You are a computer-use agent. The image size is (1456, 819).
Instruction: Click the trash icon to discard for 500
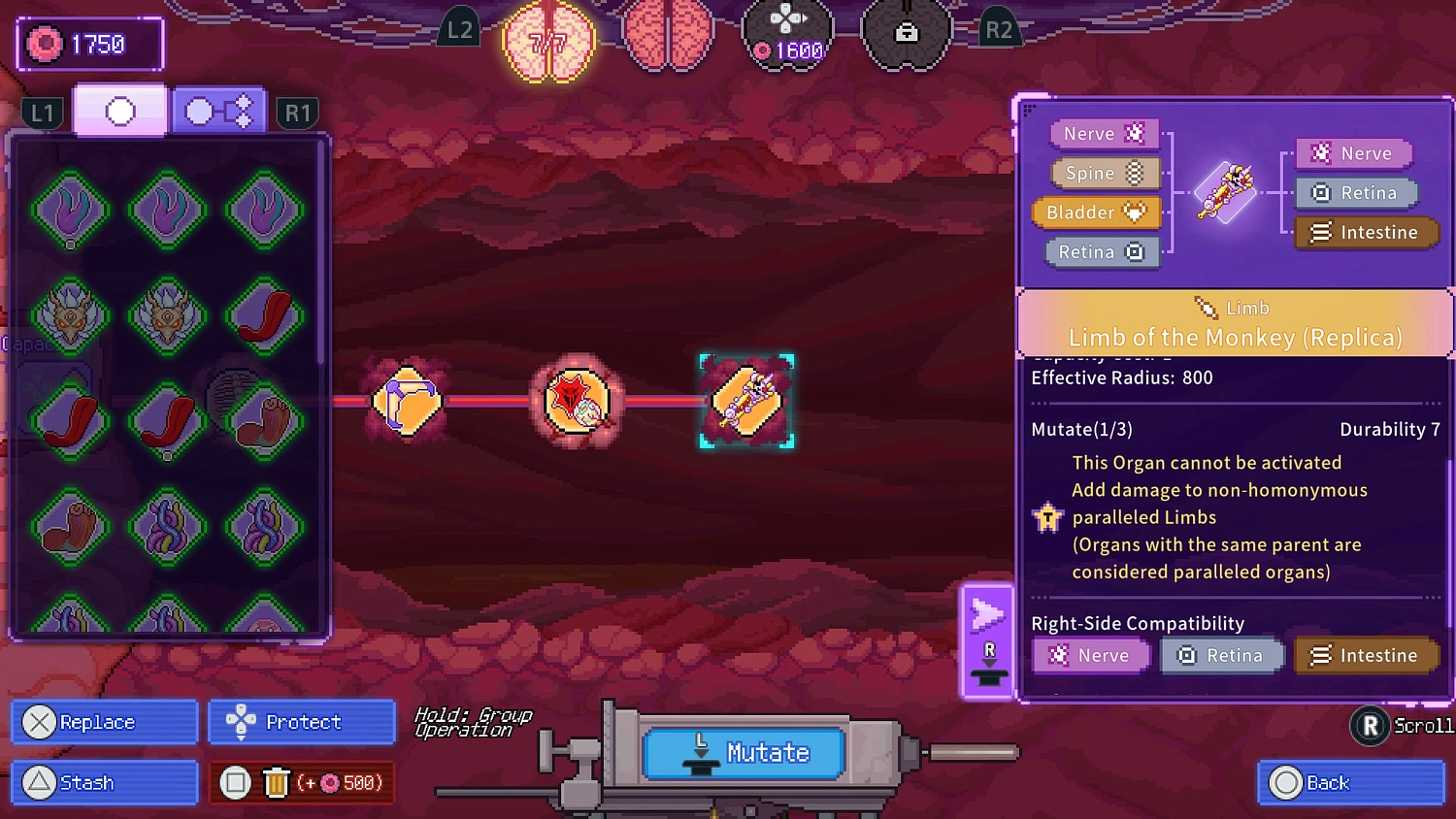[x=276, y=782]
